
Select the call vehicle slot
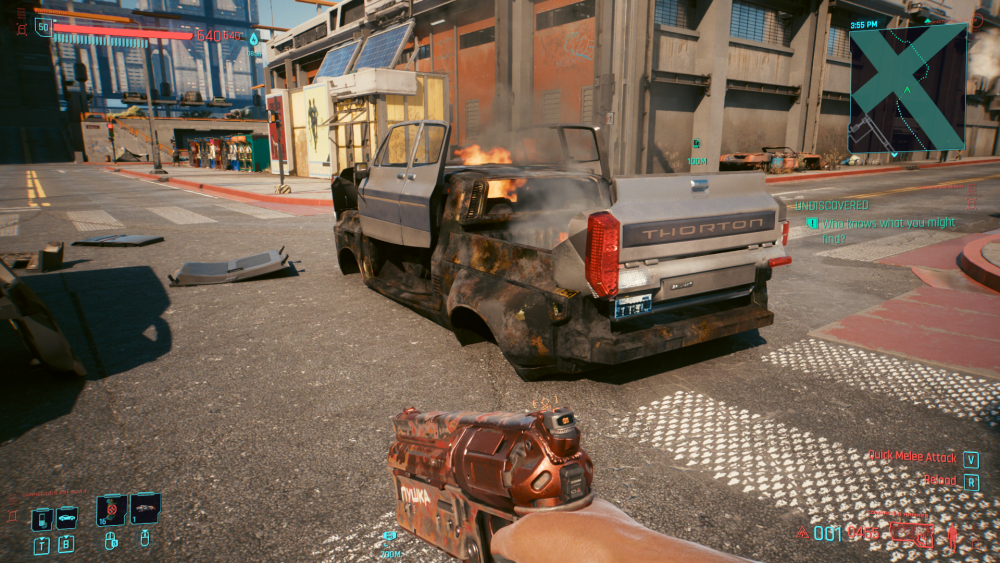click(x=66, y=518)
